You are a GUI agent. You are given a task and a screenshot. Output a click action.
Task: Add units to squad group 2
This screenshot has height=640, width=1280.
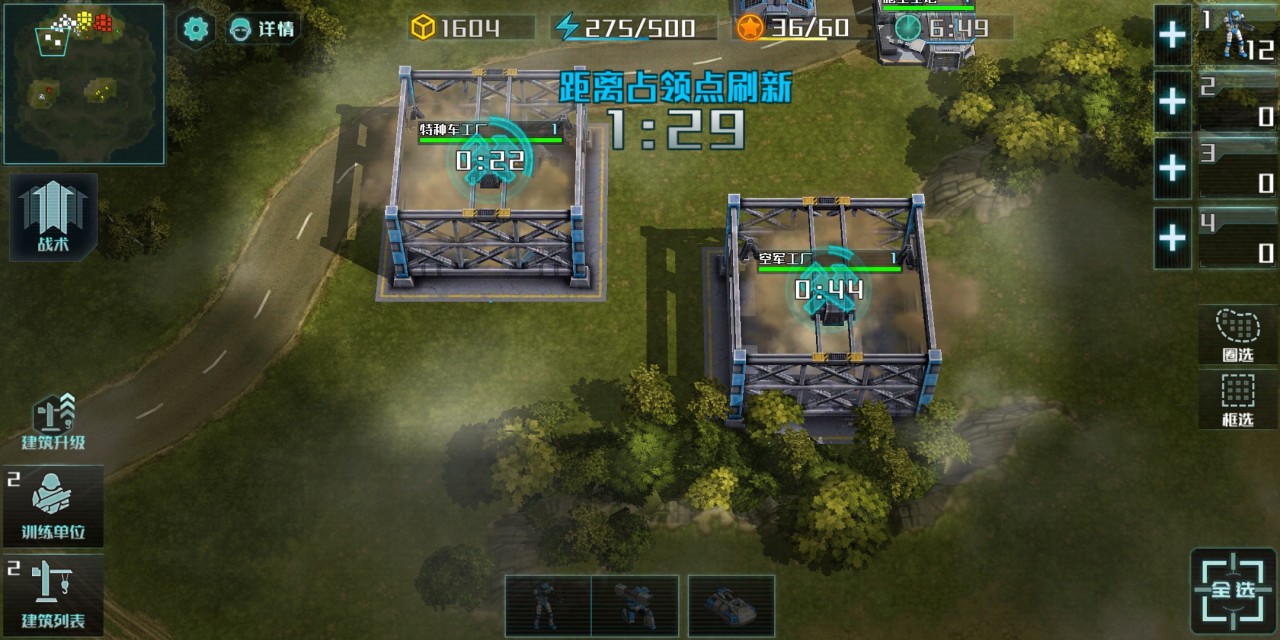click(1172, 102)
